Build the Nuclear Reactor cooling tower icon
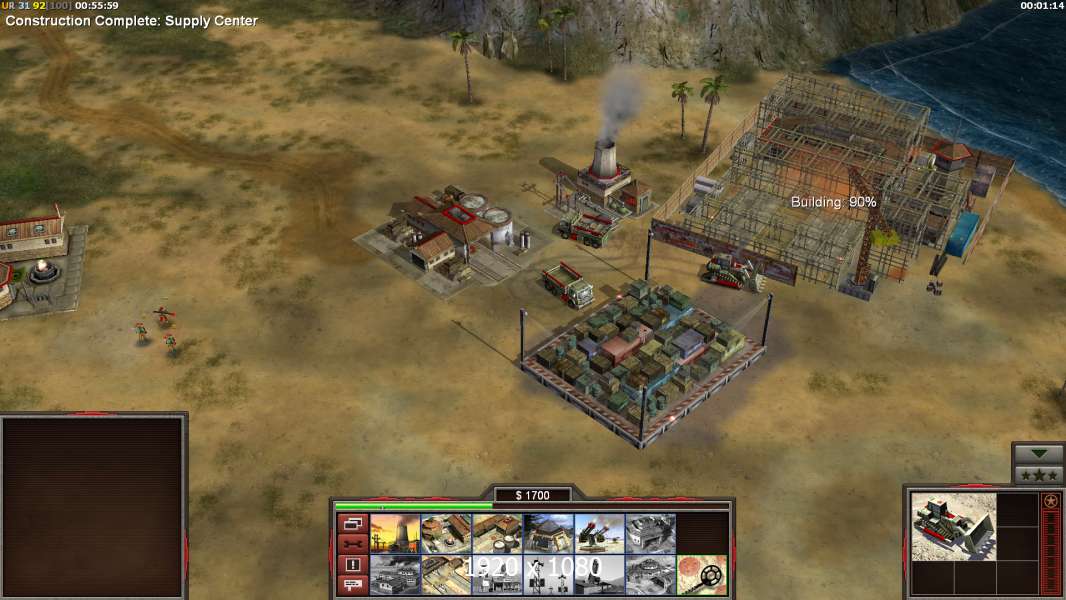1066x600 pixels. 395,534
